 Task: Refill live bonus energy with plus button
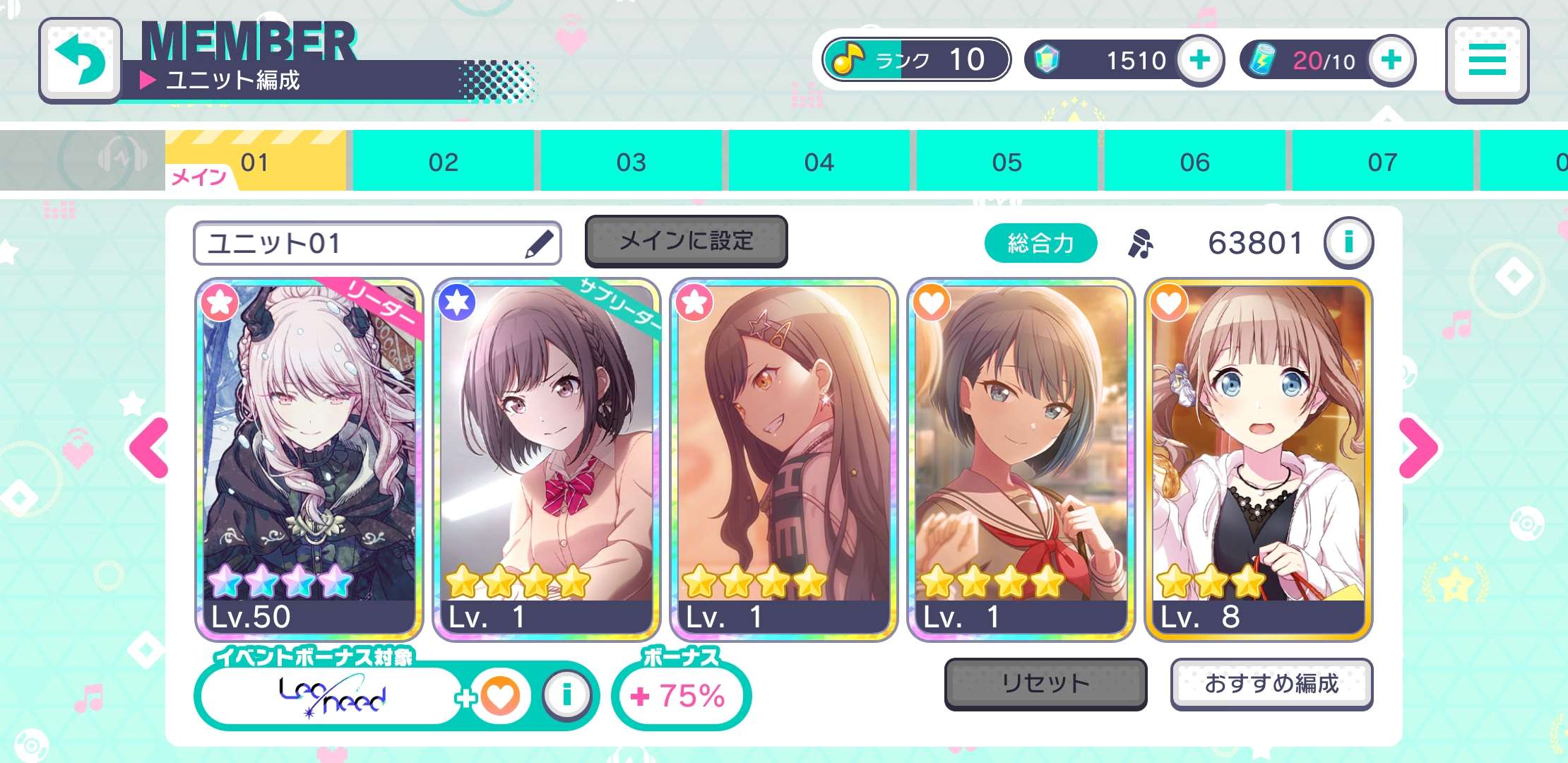click(x=1391, y=60)
